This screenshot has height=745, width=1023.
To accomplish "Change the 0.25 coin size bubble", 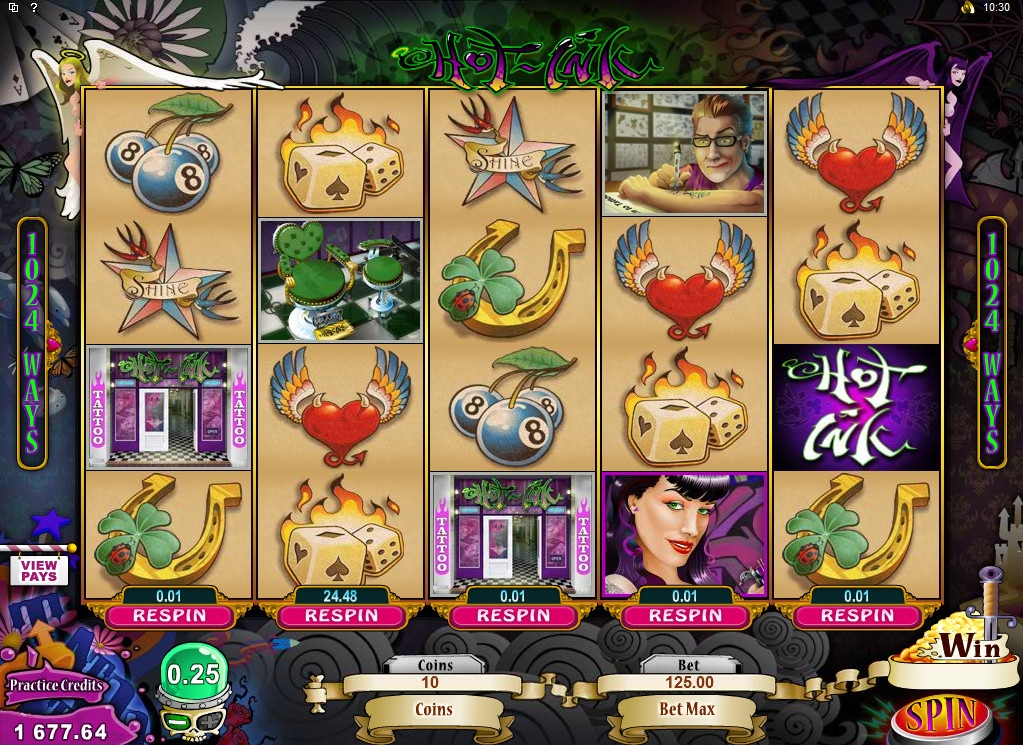I will 193,675.
